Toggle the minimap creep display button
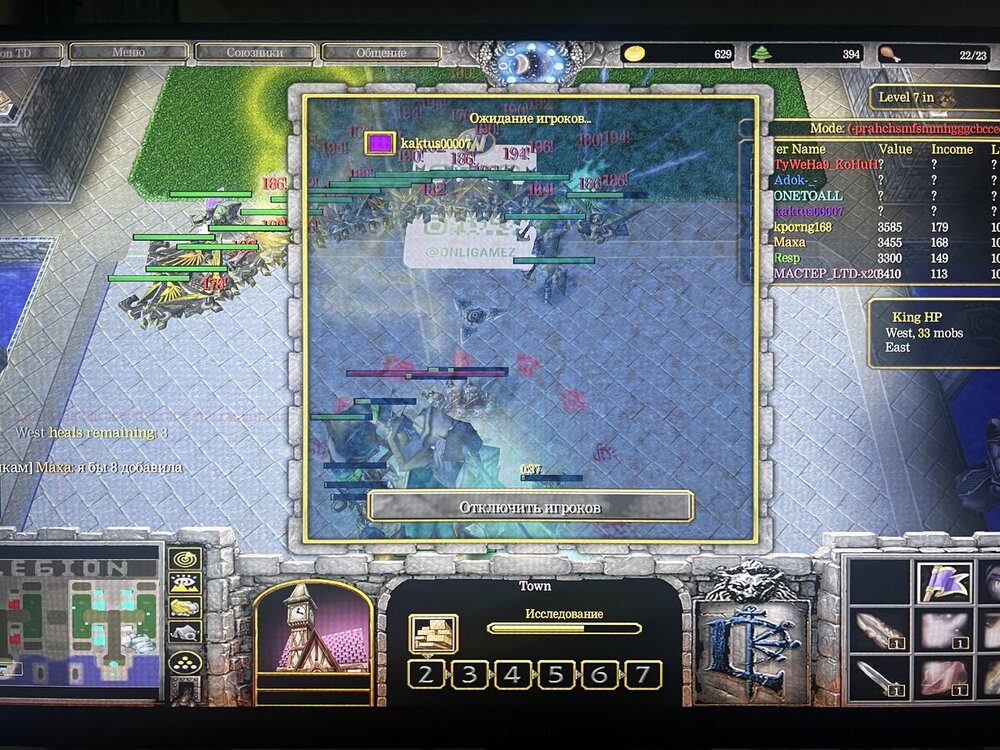 click(x=186, y=631)
